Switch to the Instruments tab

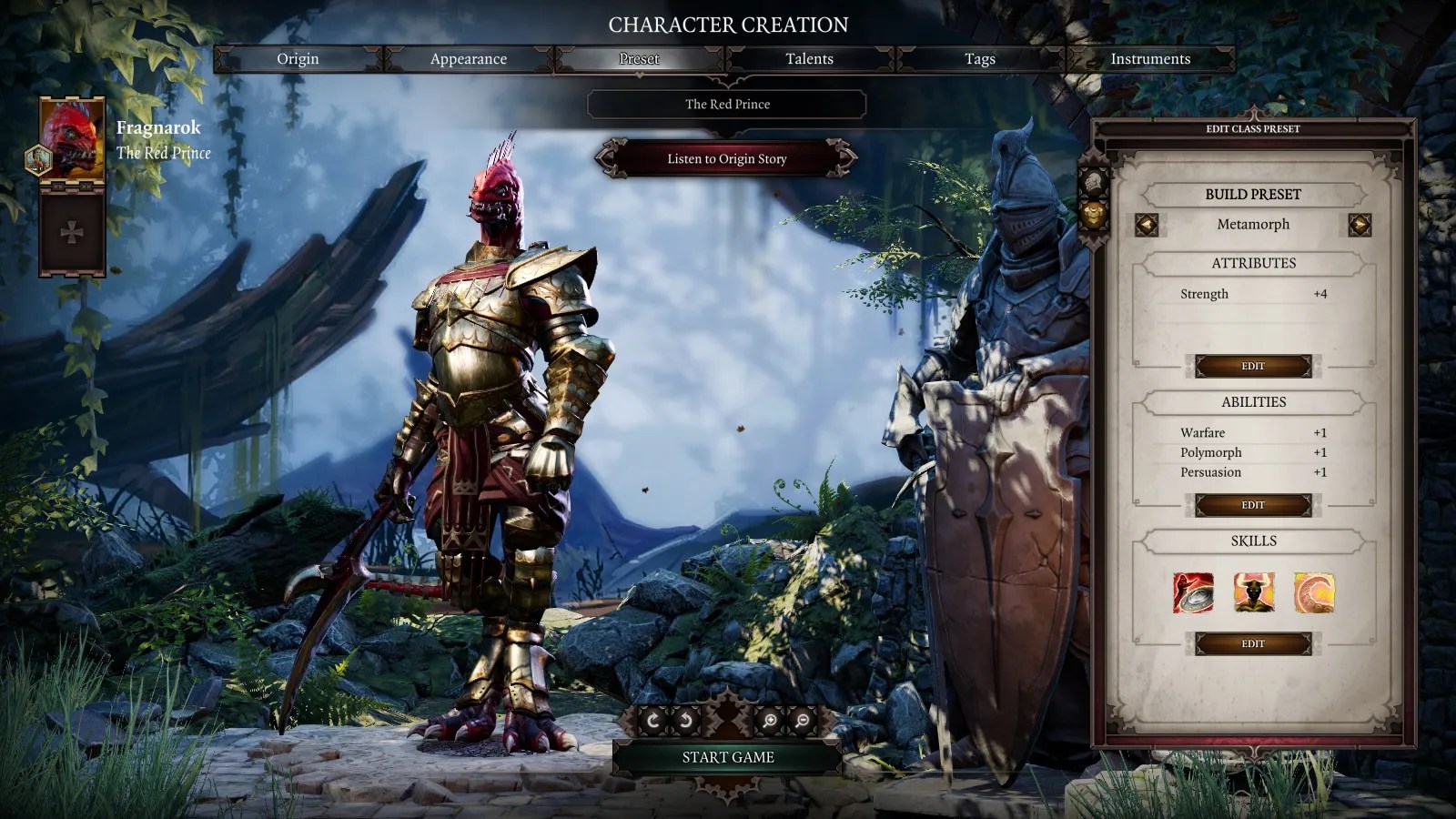tap(1149, 59)
